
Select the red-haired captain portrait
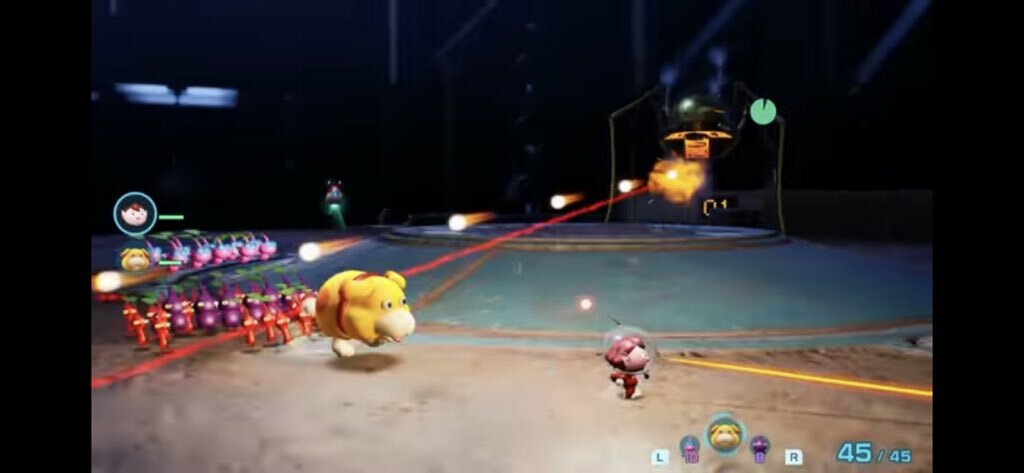click(134, 213)
